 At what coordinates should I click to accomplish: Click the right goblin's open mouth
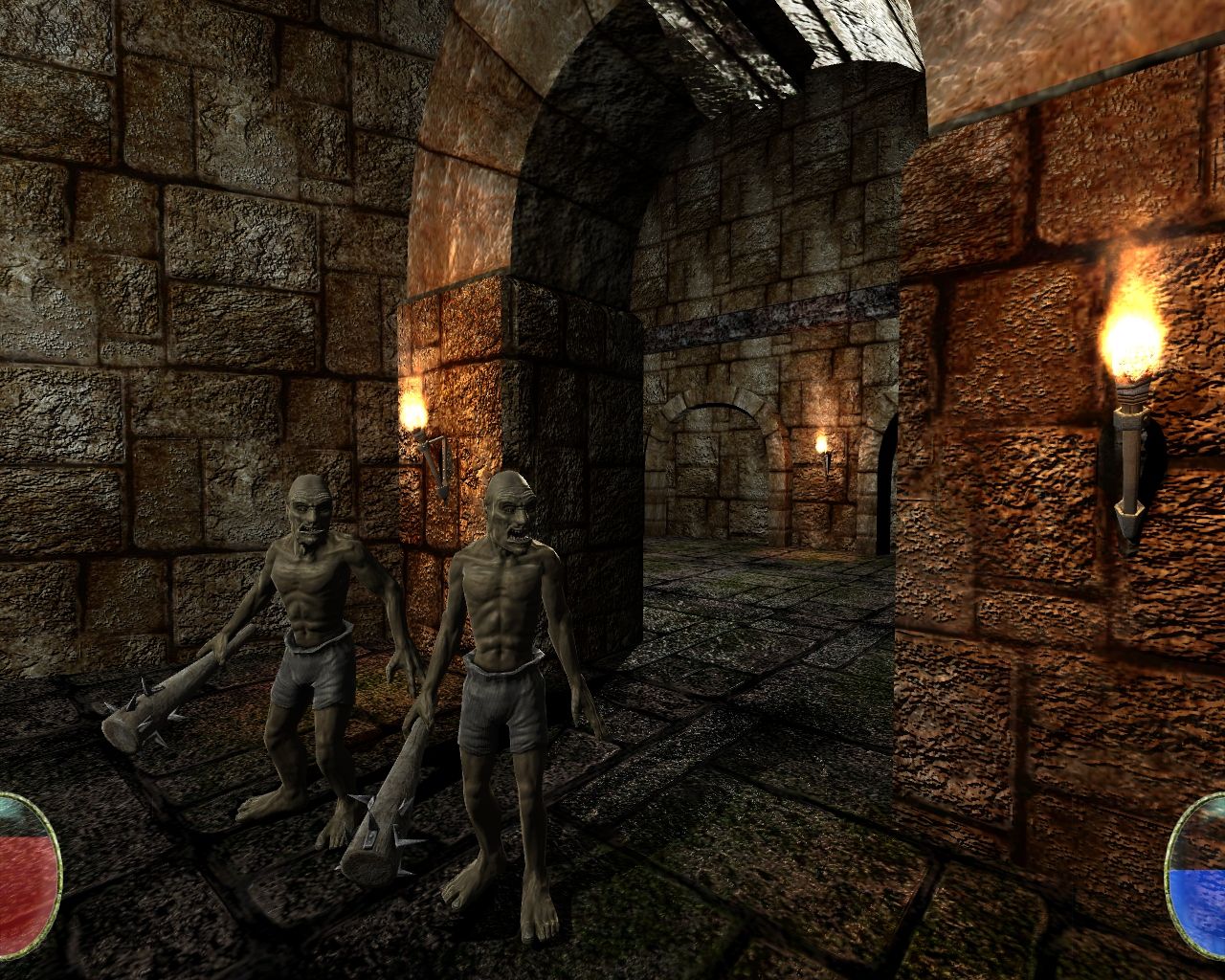coord(515,536)
